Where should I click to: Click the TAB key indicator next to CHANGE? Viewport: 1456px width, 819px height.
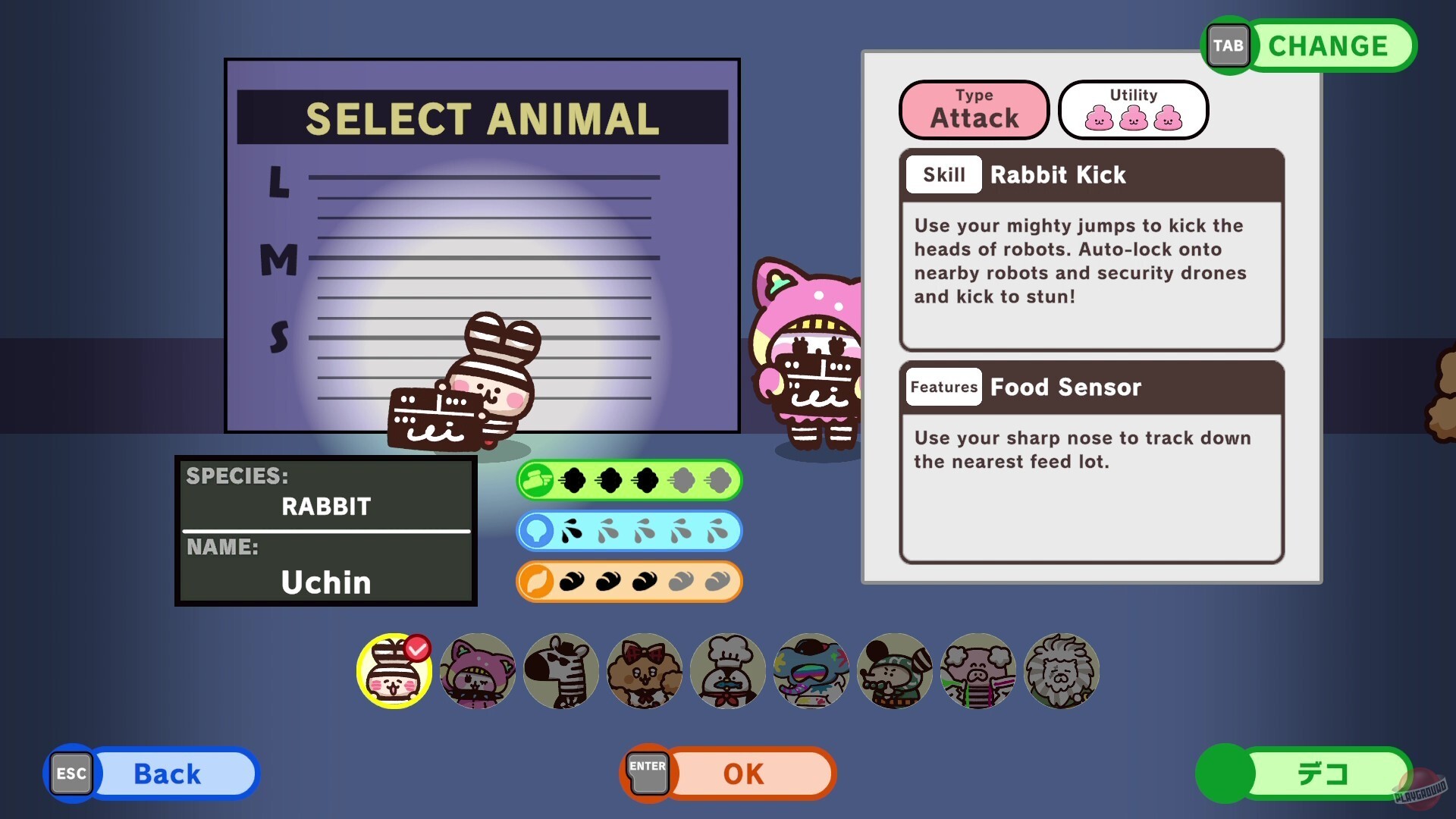[1228, 45]
